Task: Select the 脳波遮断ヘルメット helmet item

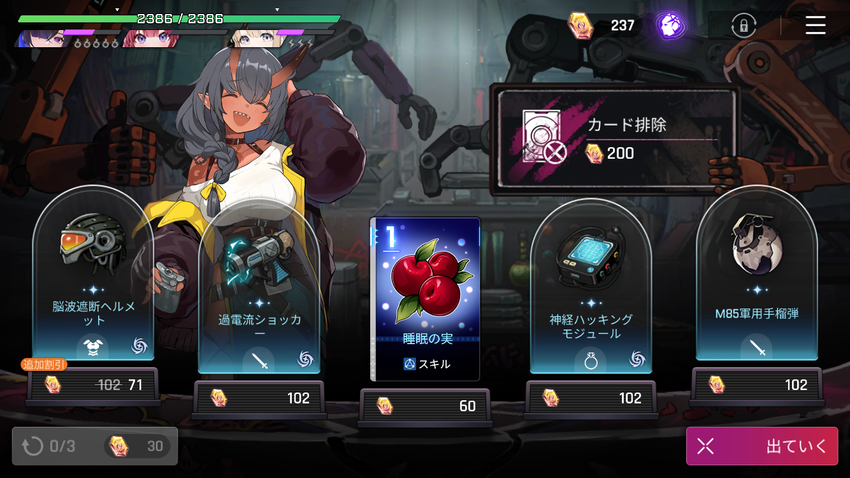Action: (92, 281)
